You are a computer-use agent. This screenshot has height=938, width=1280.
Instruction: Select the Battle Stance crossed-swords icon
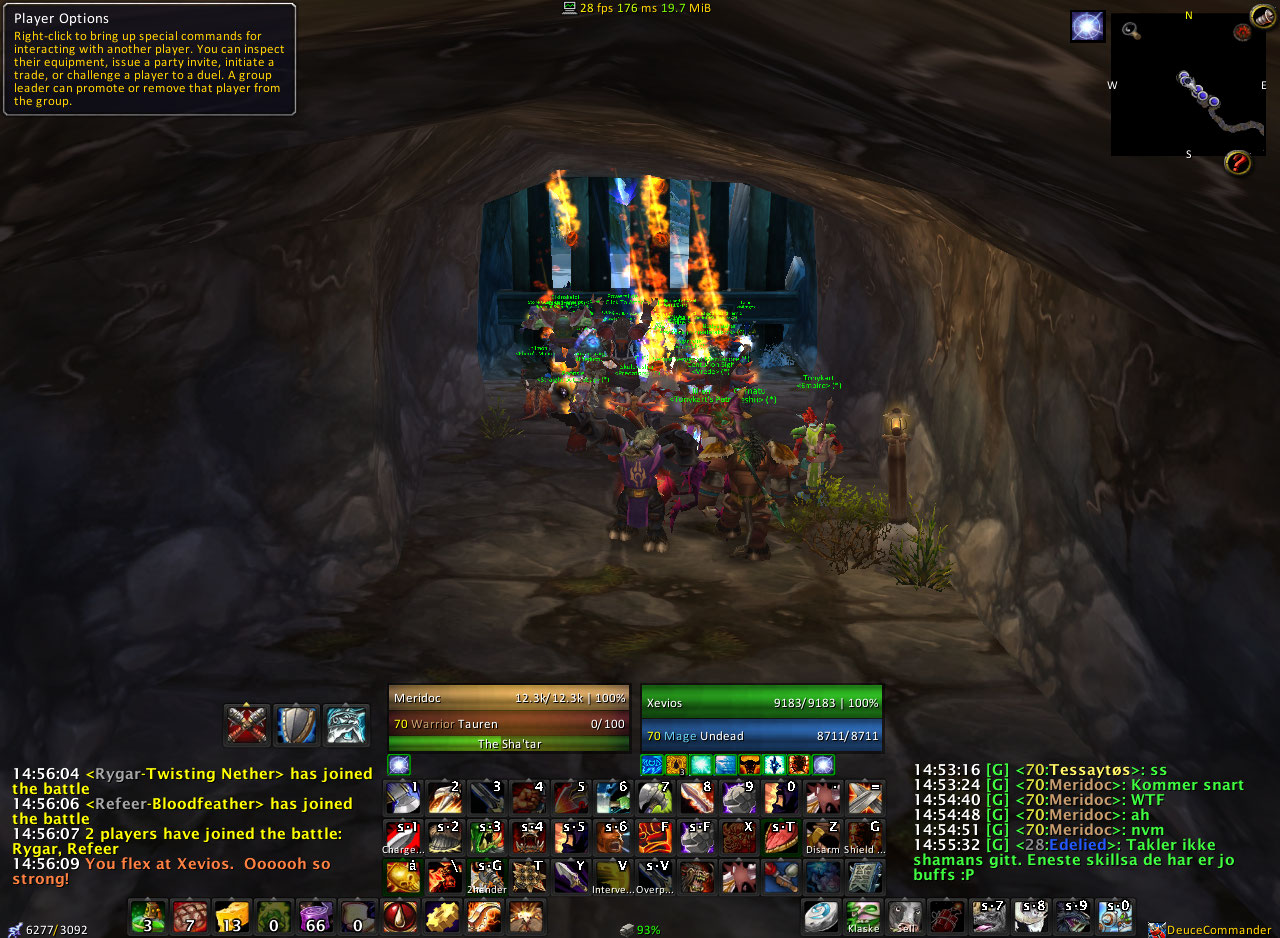[247, 724]
